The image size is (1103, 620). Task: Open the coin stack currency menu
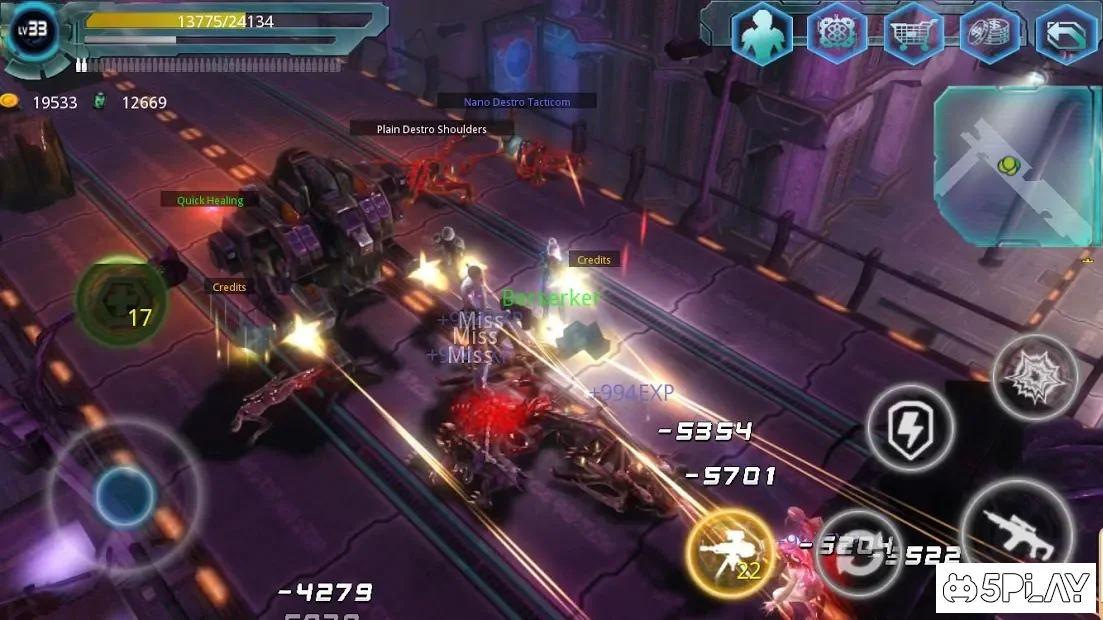(989, 34)
